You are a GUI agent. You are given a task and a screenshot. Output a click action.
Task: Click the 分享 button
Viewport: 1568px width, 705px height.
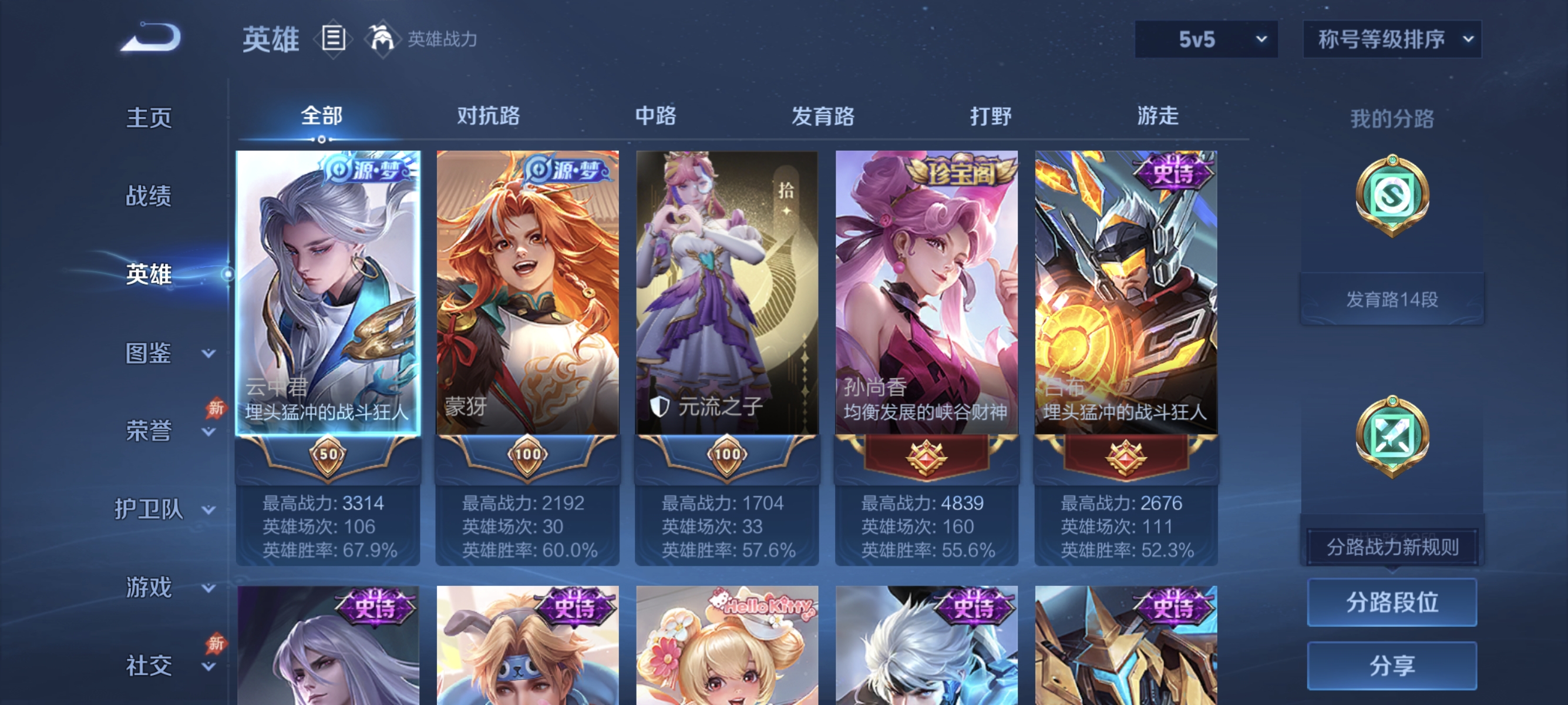[1392, 667]
